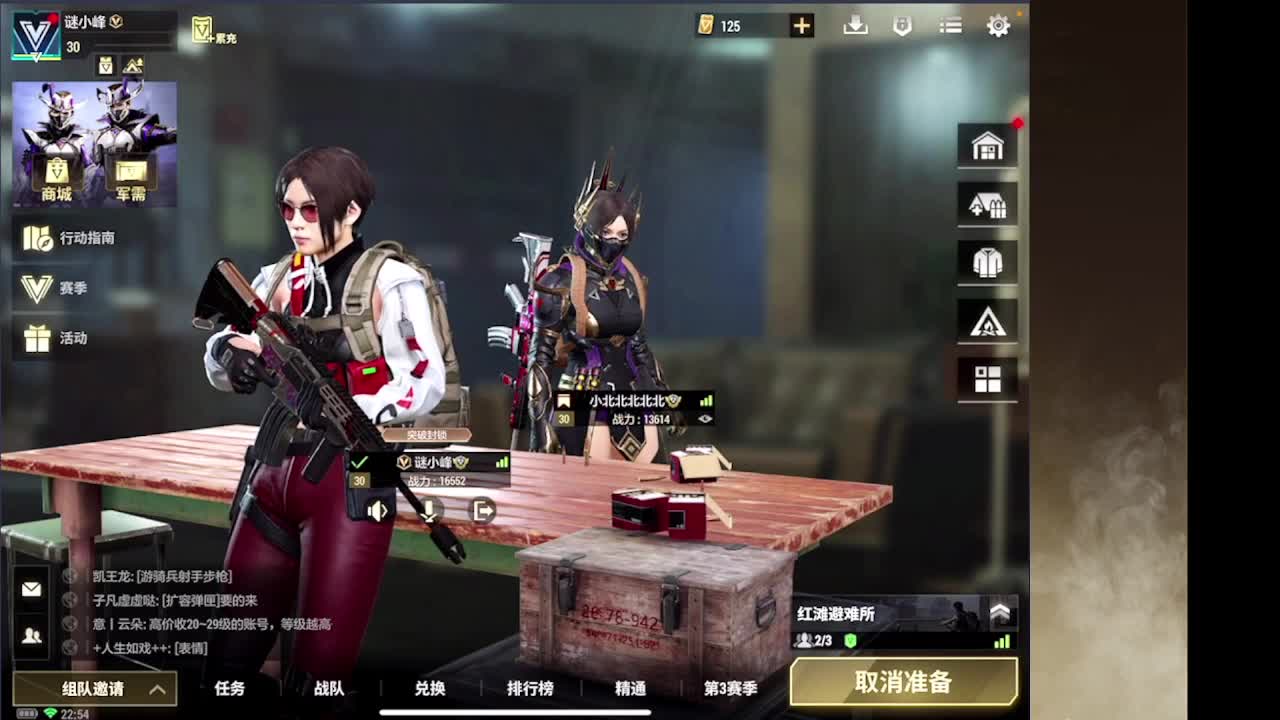
Task: Select the wardrobe shirt icon on right sidebar
Action: click(x=987, y=261)
